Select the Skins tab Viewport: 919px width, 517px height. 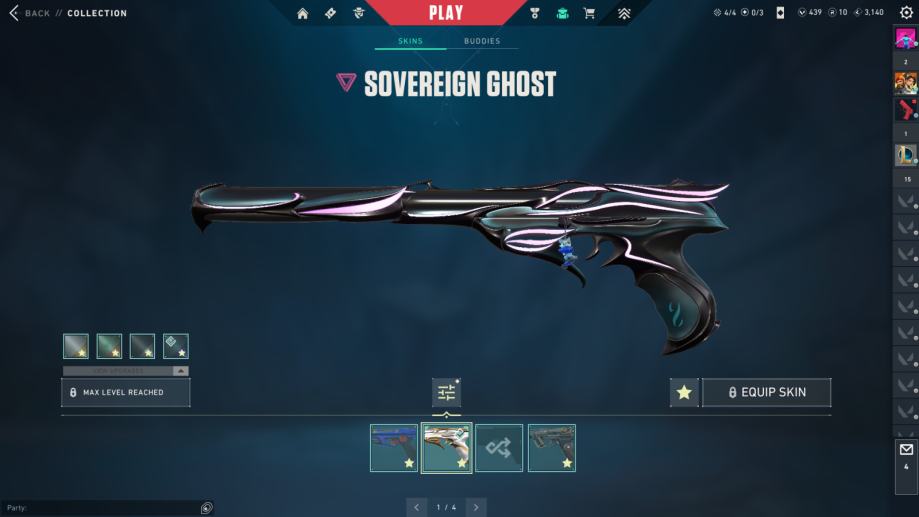410,41
